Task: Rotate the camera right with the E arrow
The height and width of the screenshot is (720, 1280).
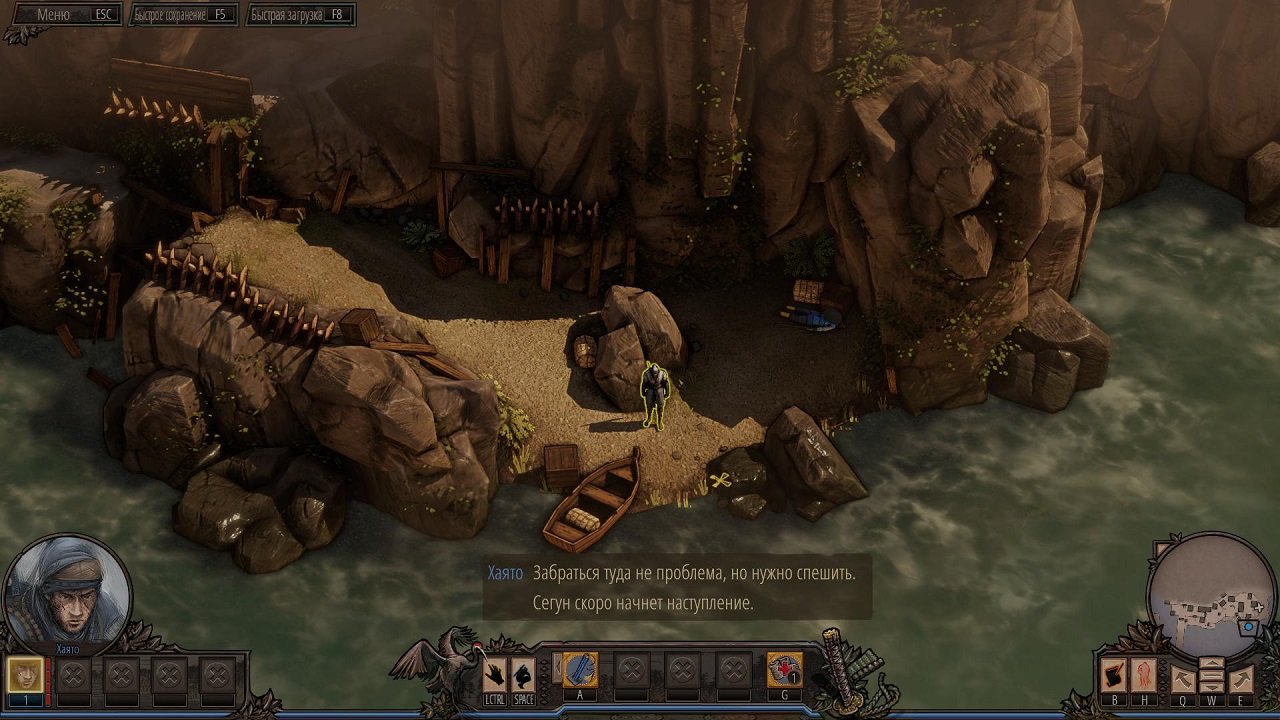Action: tap(1240, 678)
